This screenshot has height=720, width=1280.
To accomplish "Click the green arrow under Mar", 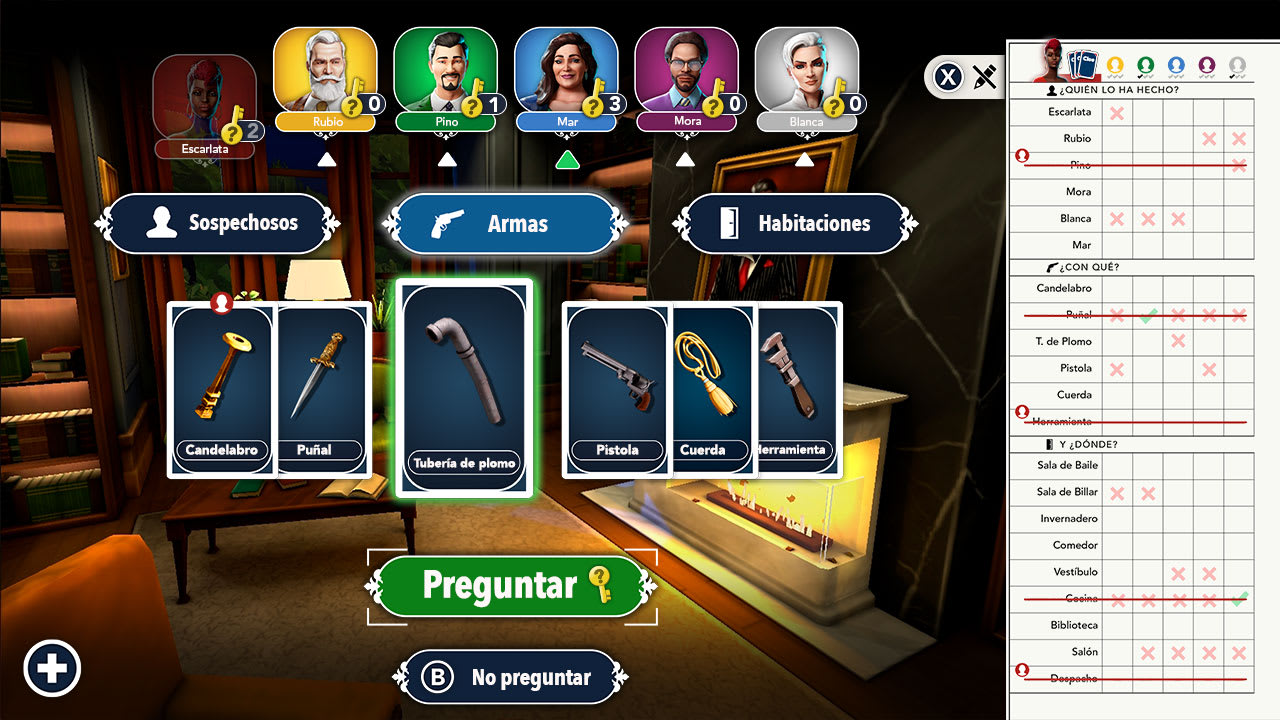I will point(566,158).
